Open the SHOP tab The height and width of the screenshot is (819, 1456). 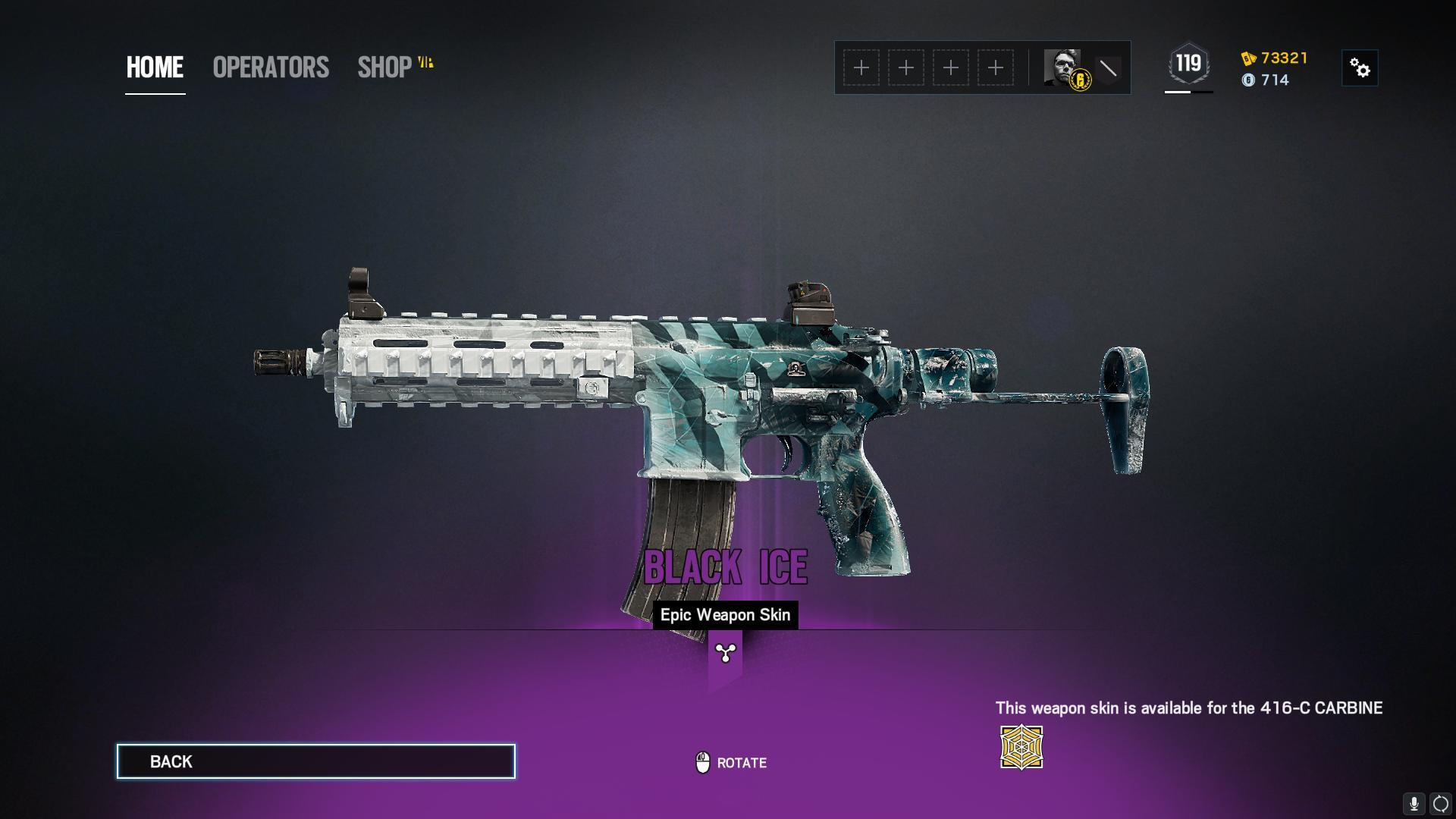(x=385, y=67)
